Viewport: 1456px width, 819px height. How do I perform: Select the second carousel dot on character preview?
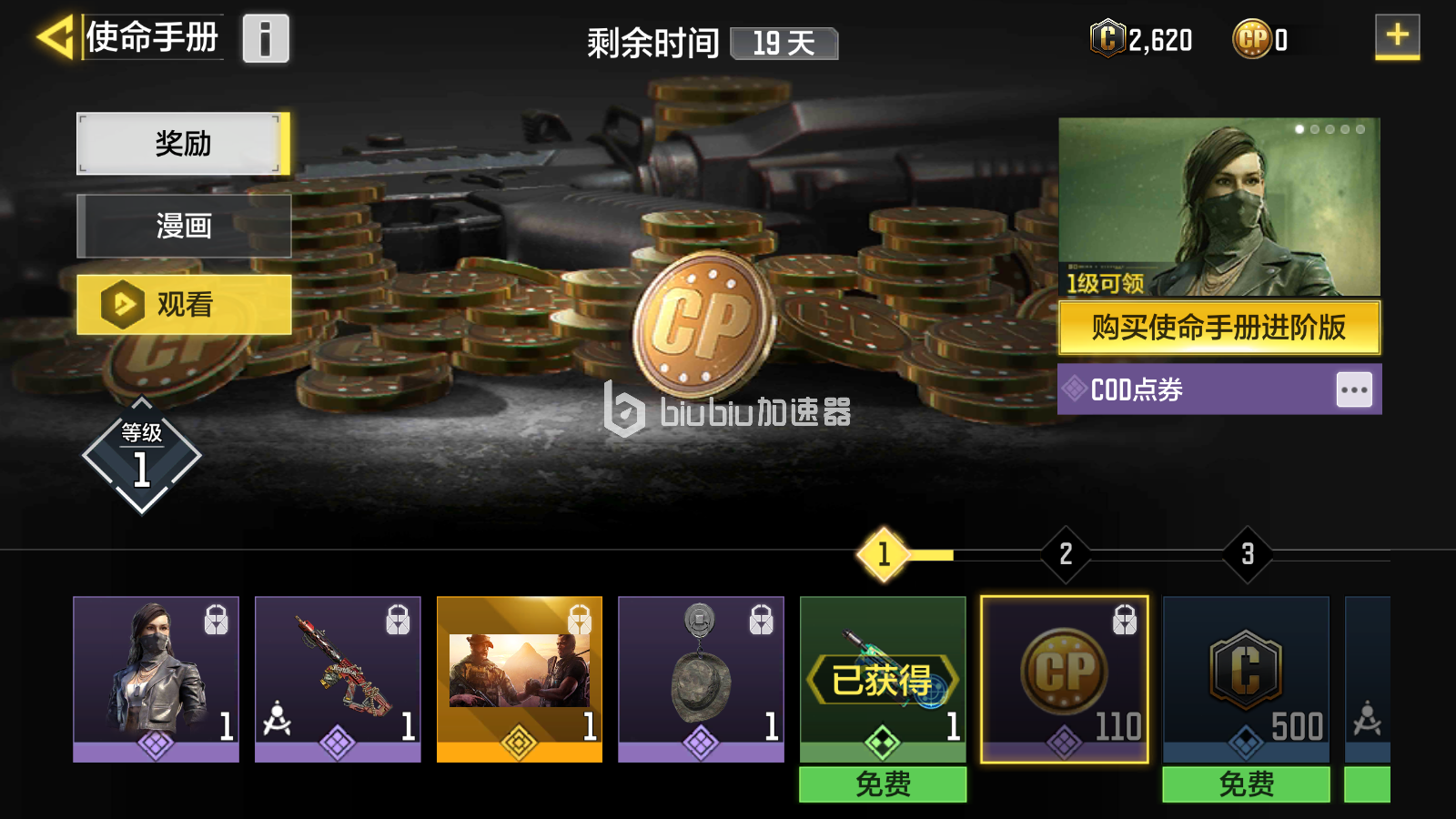(x=1314, y=128)
